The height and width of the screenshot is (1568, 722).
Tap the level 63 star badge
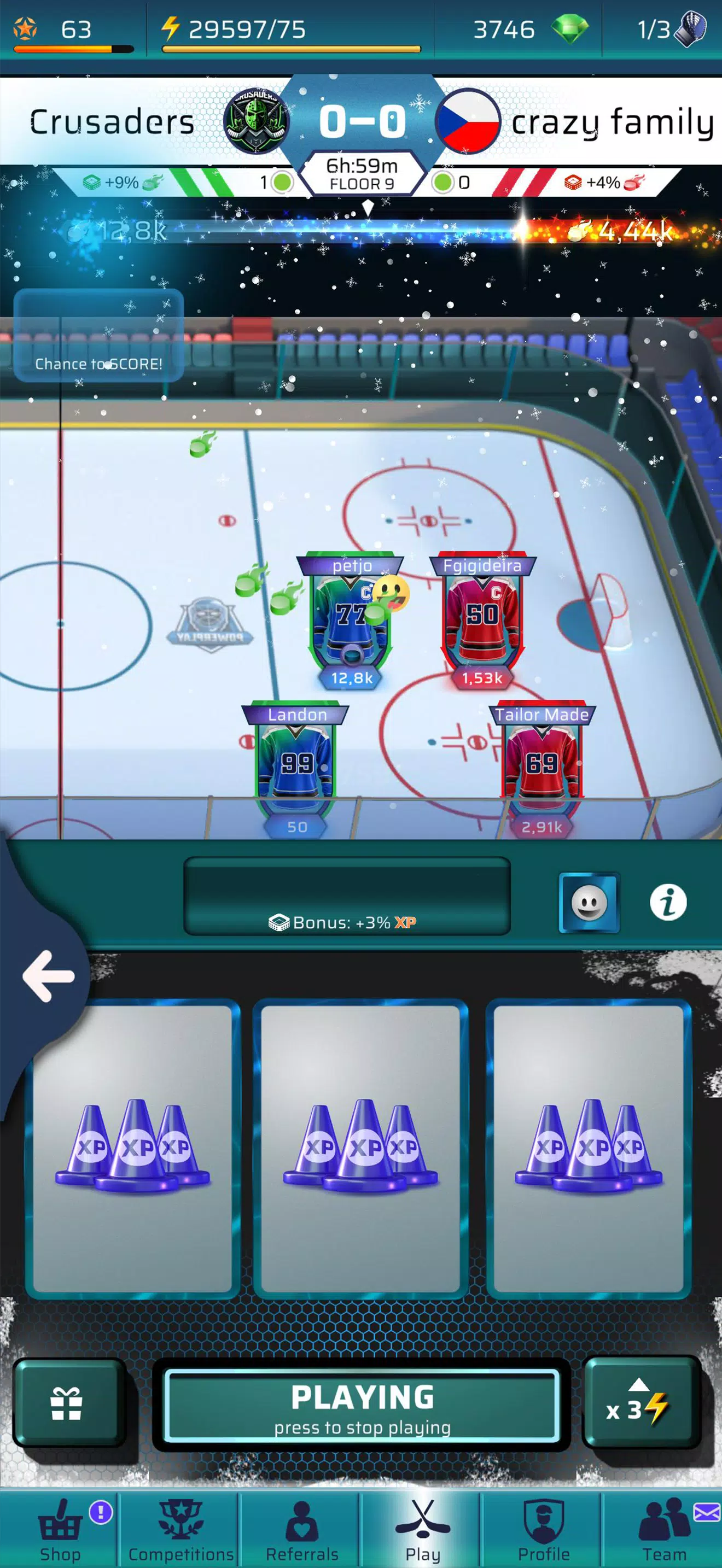[25, 28]
